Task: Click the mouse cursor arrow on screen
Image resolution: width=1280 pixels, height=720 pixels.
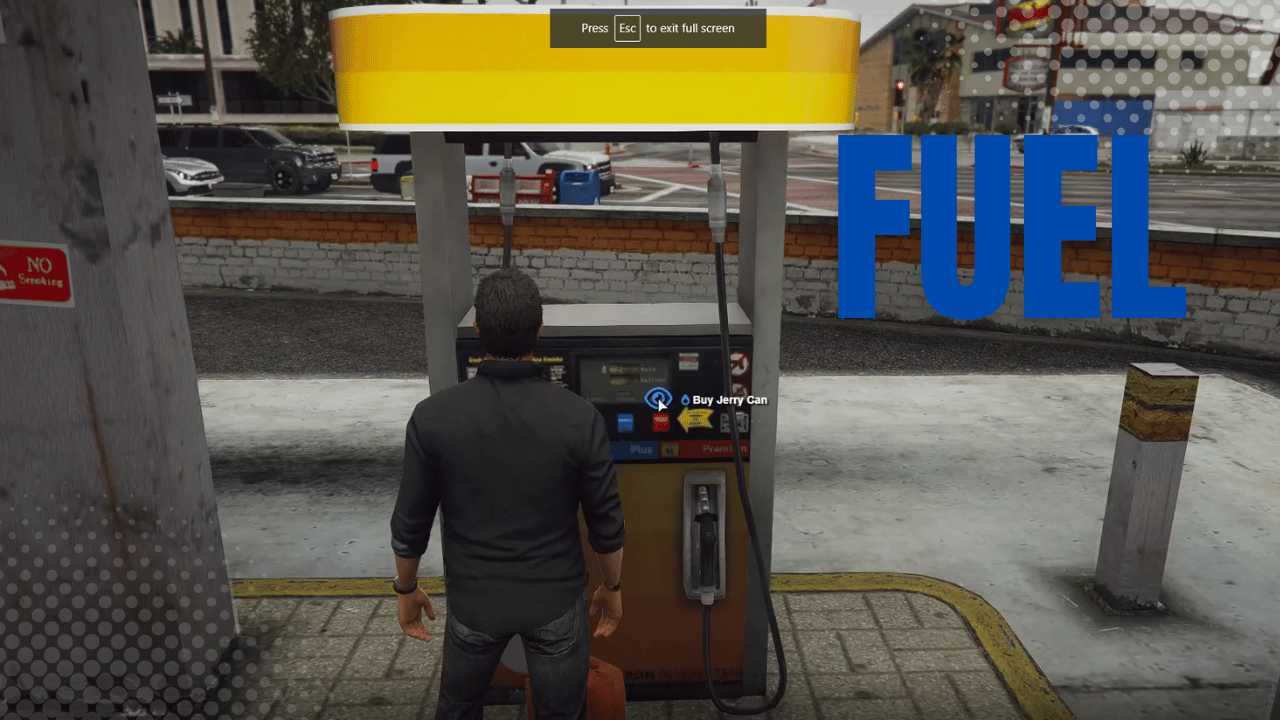Action: (x=663, y=404)
